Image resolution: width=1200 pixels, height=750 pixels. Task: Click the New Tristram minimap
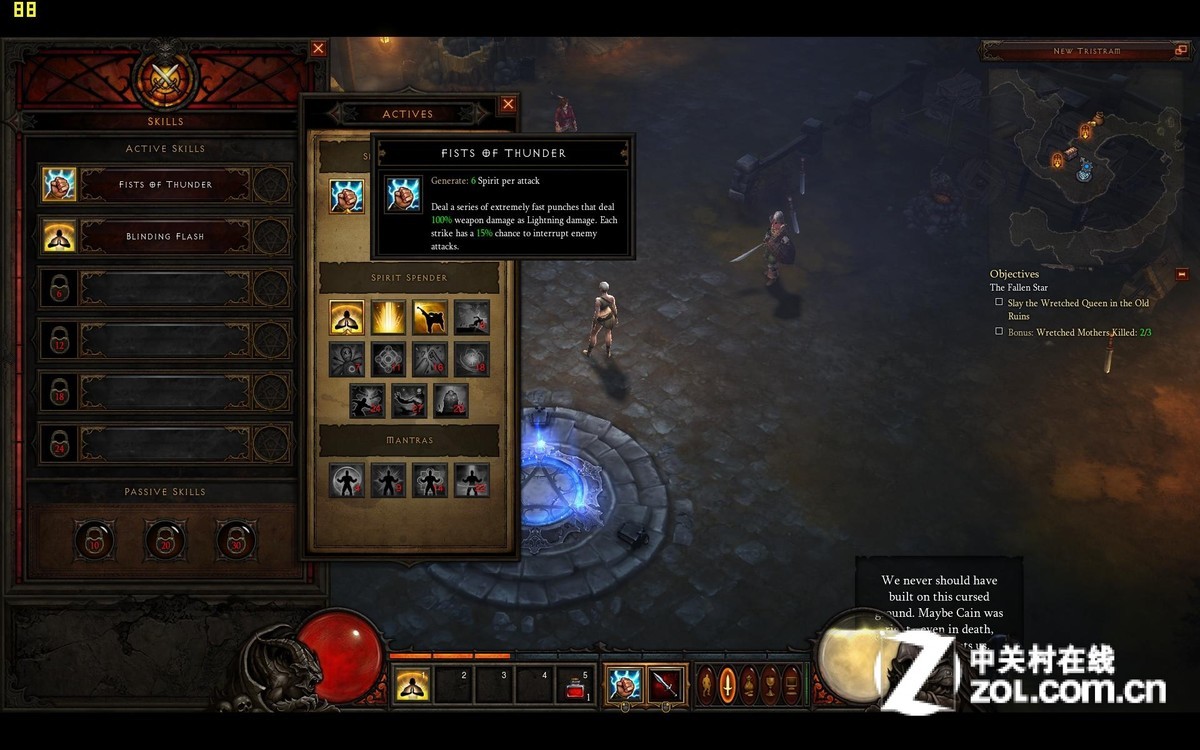pyautogui.click(x=1085, y=150)
